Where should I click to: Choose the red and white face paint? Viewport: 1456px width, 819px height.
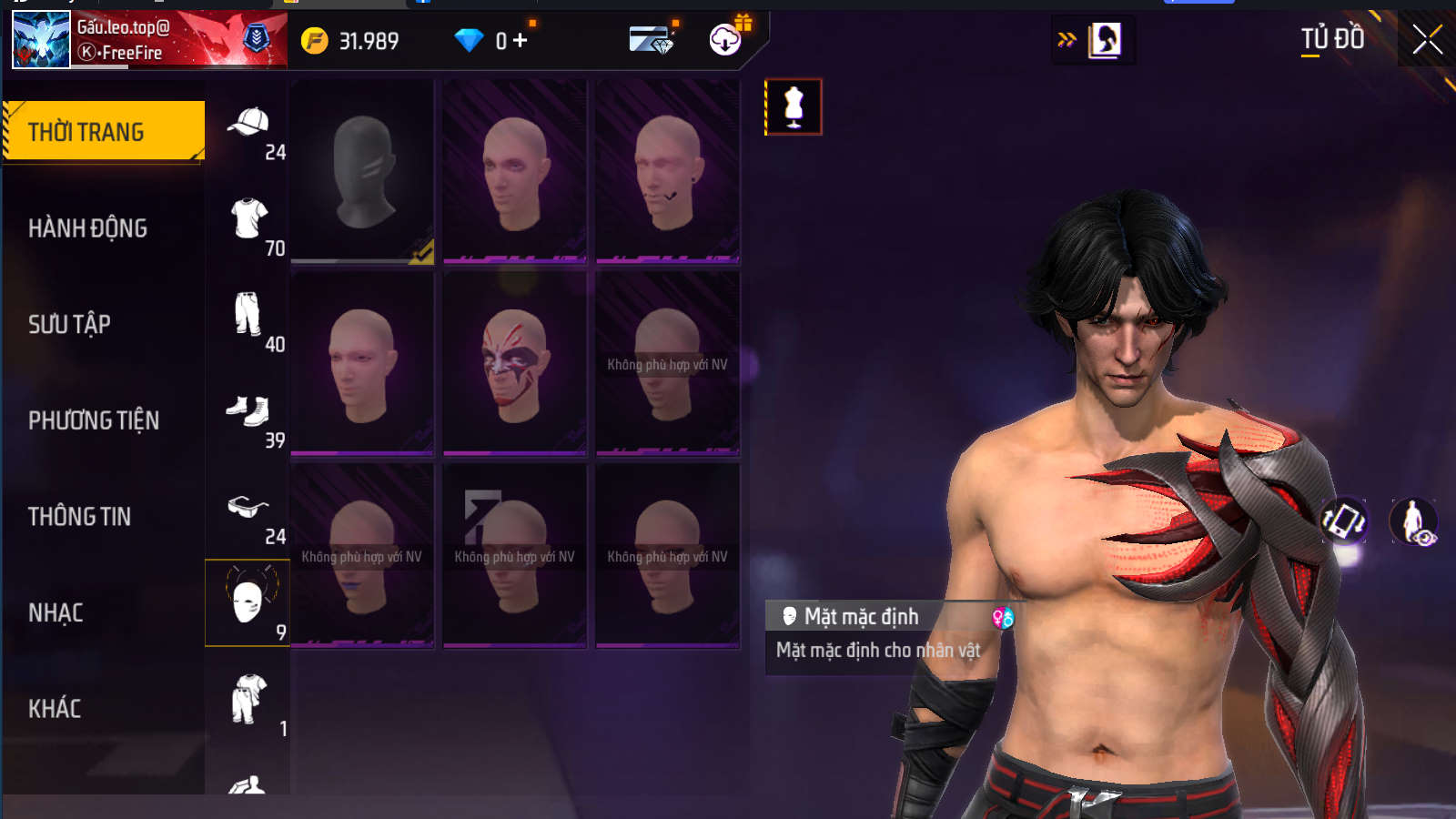click(515, 364)
